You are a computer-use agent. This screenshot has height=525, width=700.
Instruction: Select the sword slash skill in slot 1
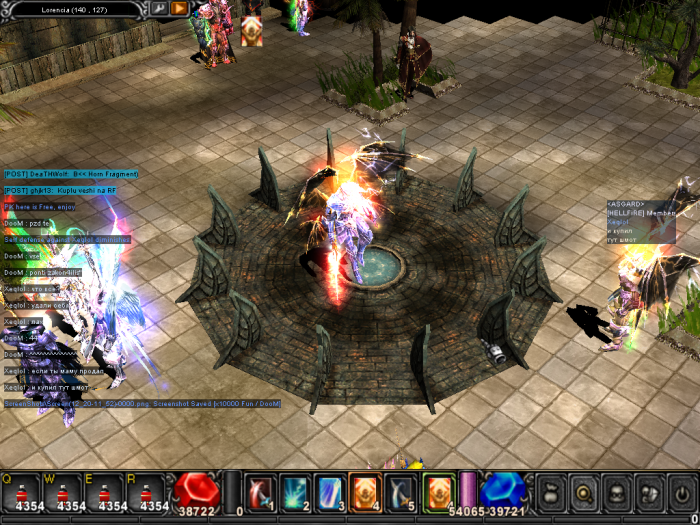click(260, 492)
